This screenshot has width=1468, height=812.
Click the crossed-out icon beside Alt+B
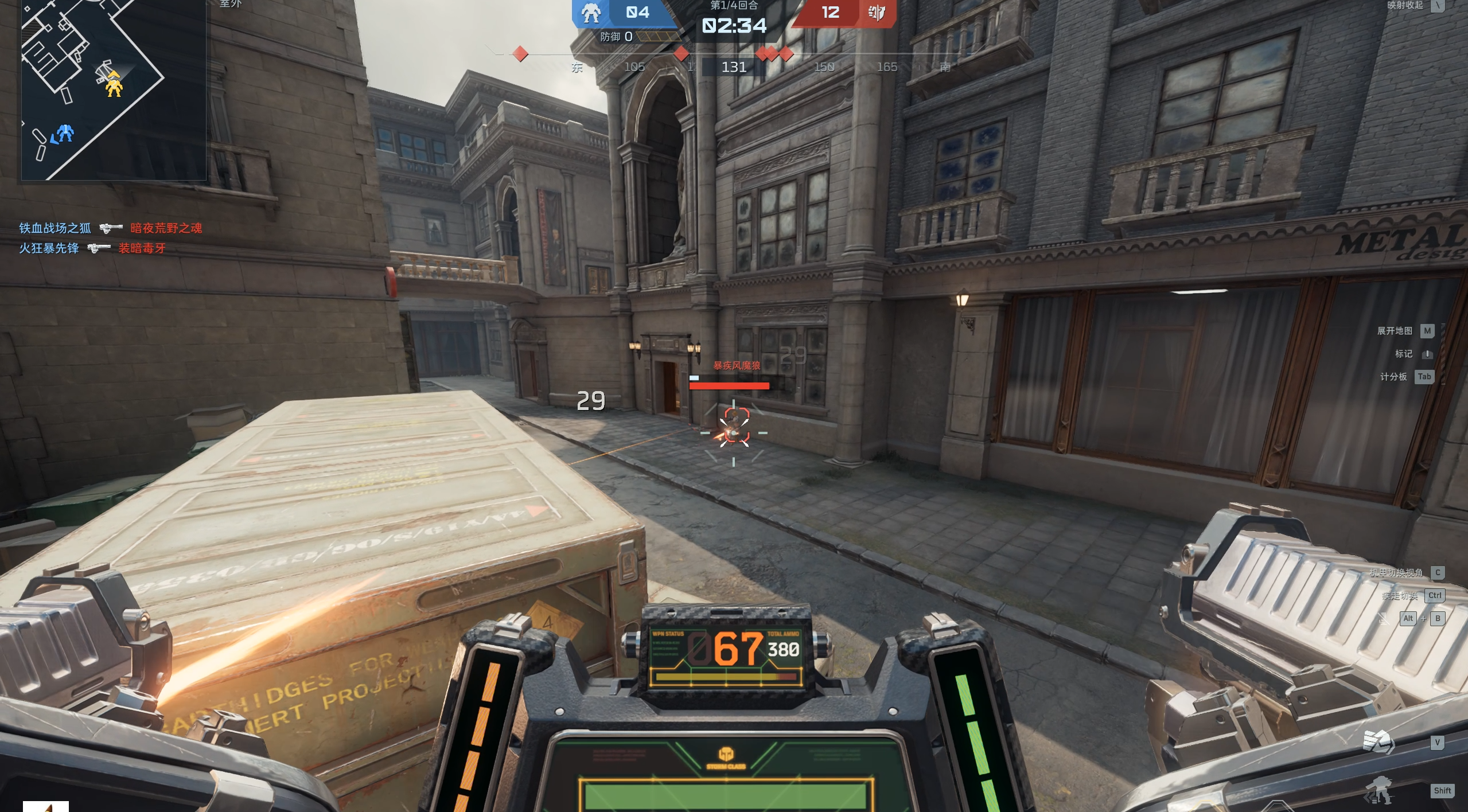pyautogui.click(x=1384, y=618)
